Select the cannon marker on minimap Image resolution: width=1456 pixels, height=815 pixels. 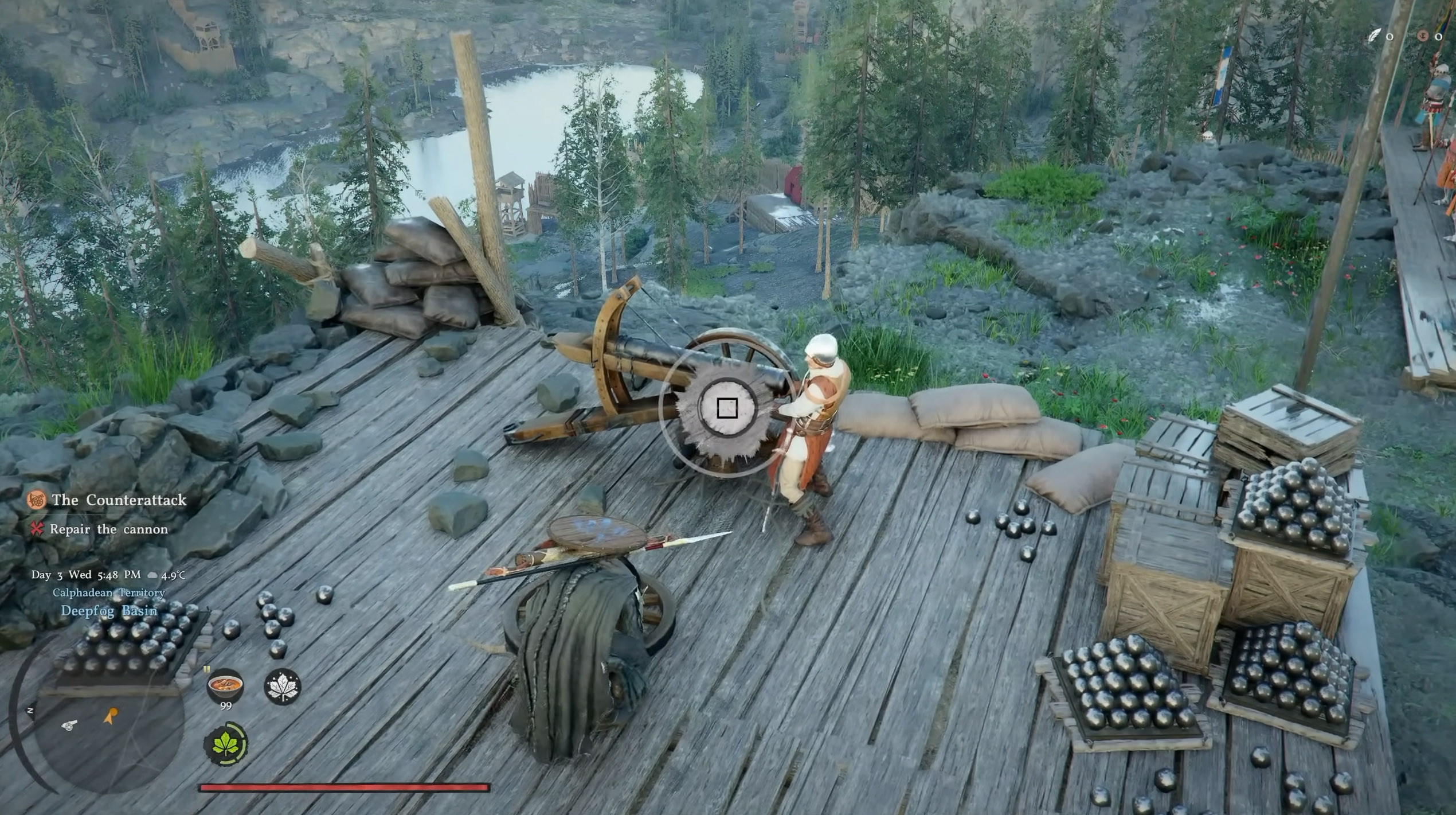[x=69, y=725]
